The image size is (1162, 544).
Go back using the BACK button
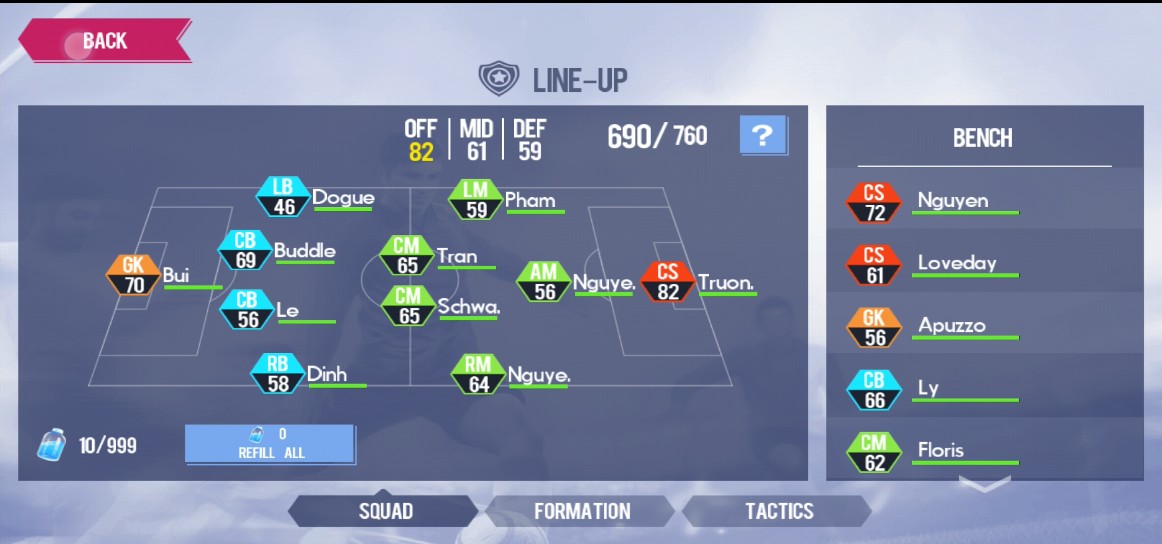[x=104, y=41]
